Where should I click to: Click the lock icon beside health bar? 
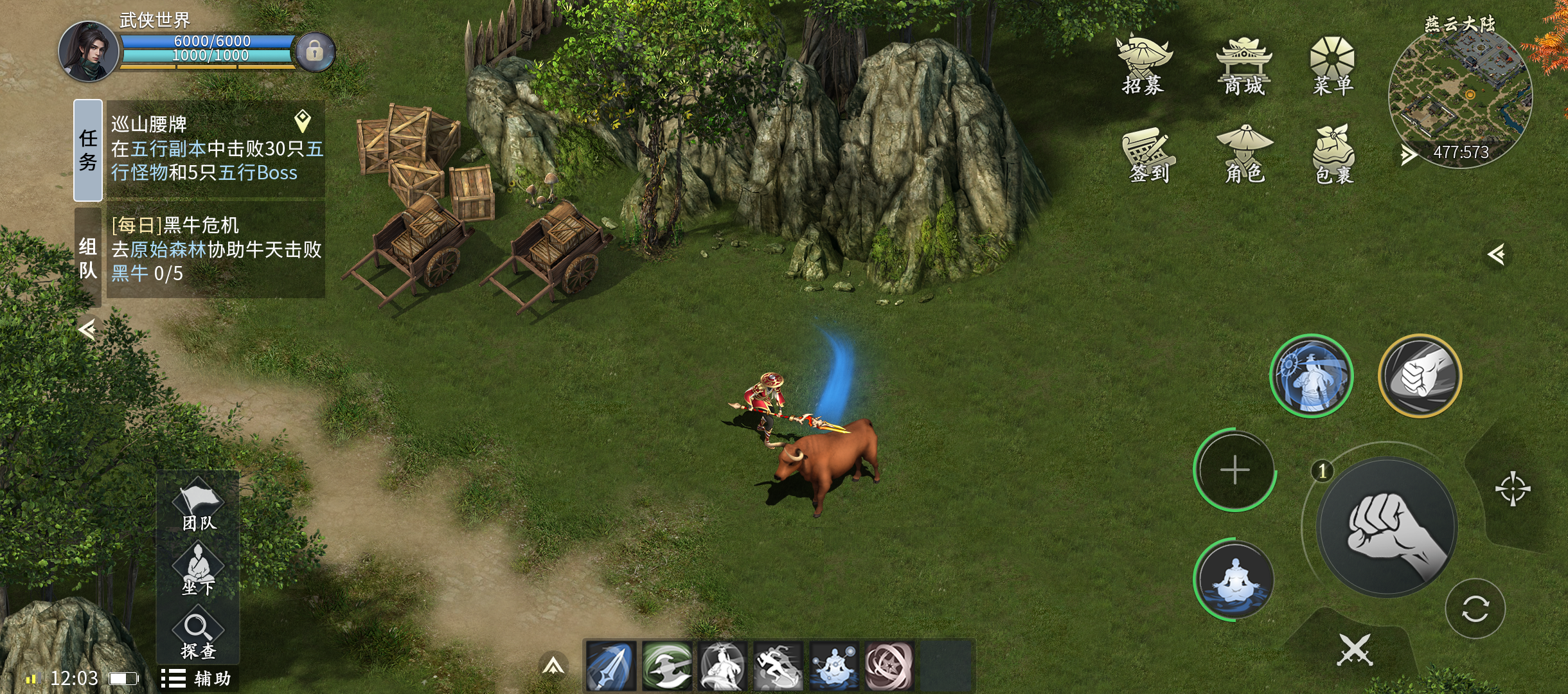[x=315, y=51]
